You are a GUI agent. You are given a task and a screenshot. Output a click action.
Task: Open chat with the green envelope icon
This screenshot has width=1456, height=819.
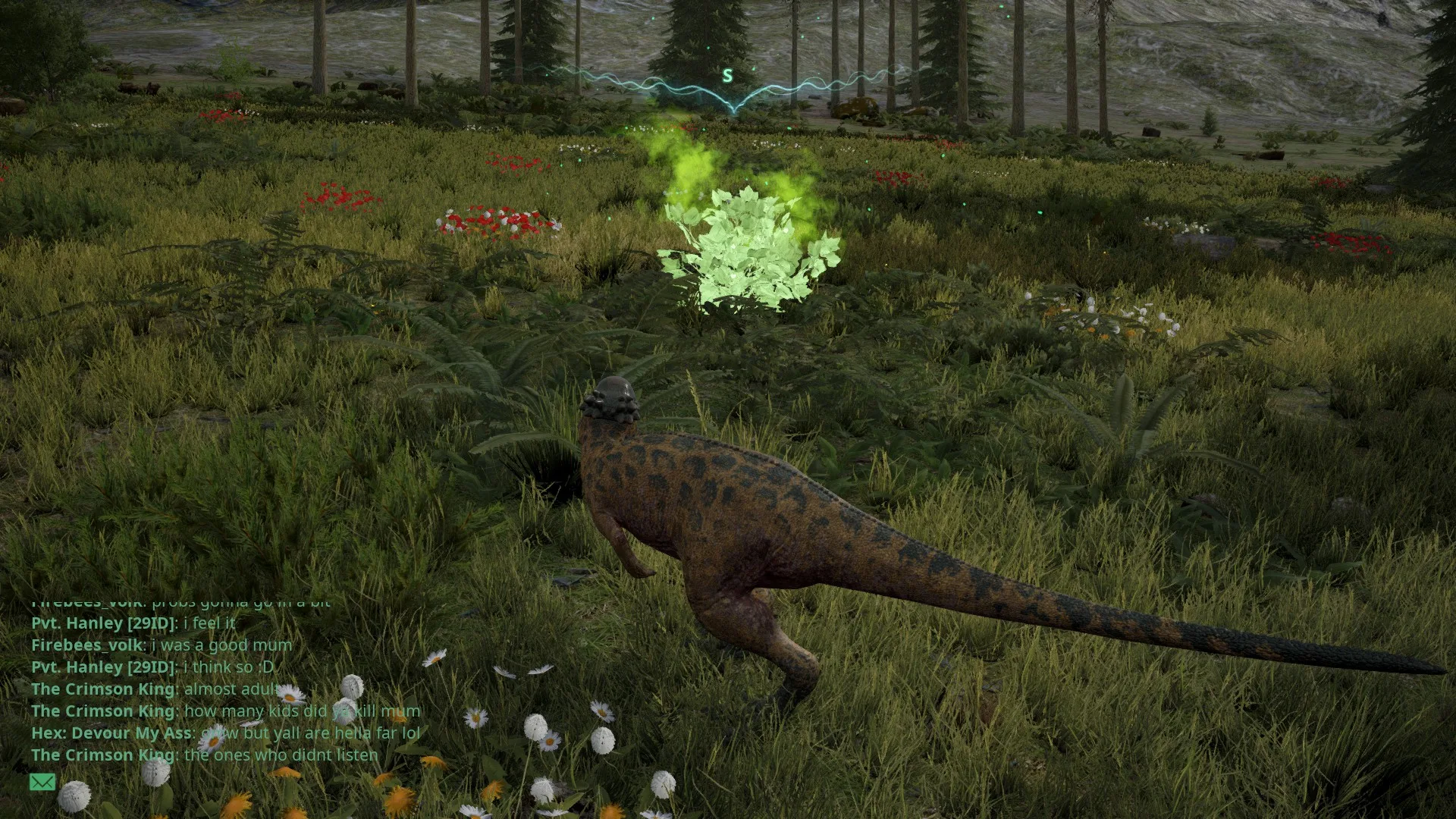pos(42,782)
